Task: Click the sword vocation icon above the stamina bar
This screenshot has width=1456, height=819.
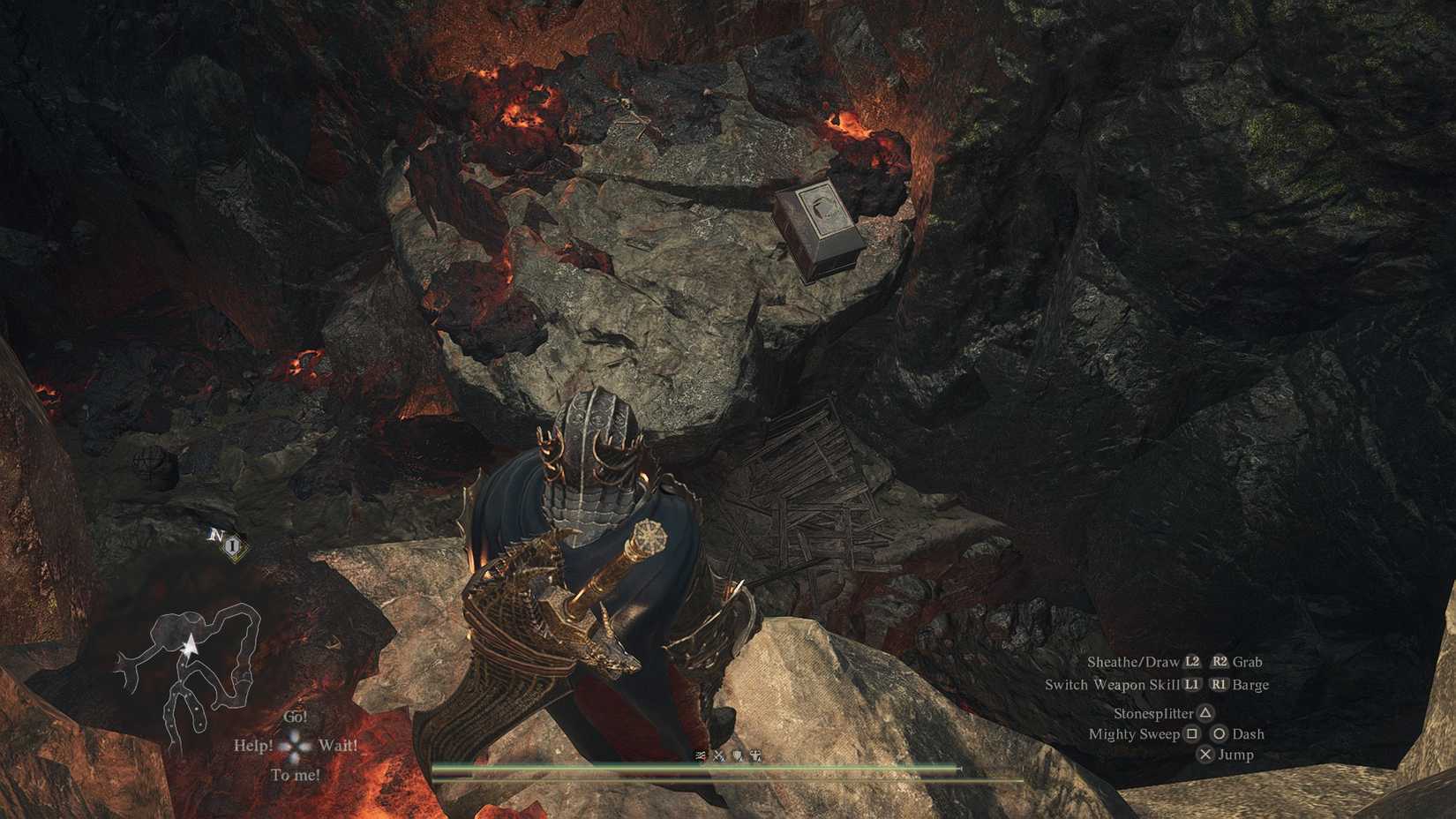Action: [x=700, y=756]
